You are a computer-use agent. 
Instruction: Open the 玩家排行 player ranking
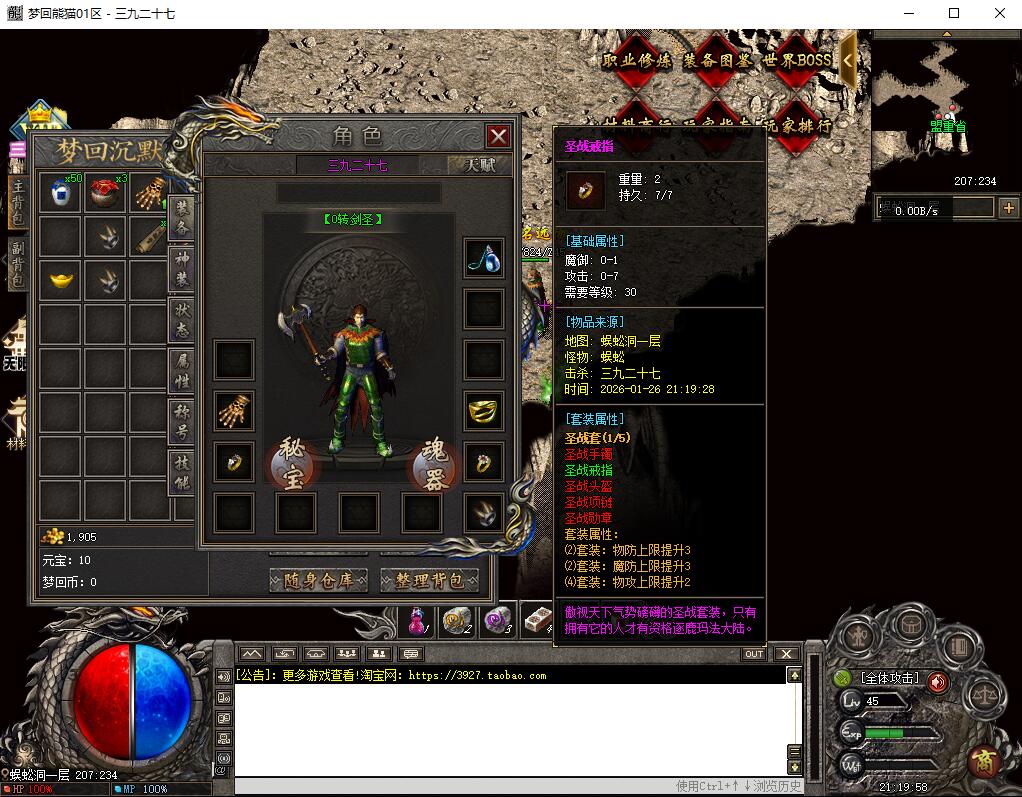click(797, 127)
